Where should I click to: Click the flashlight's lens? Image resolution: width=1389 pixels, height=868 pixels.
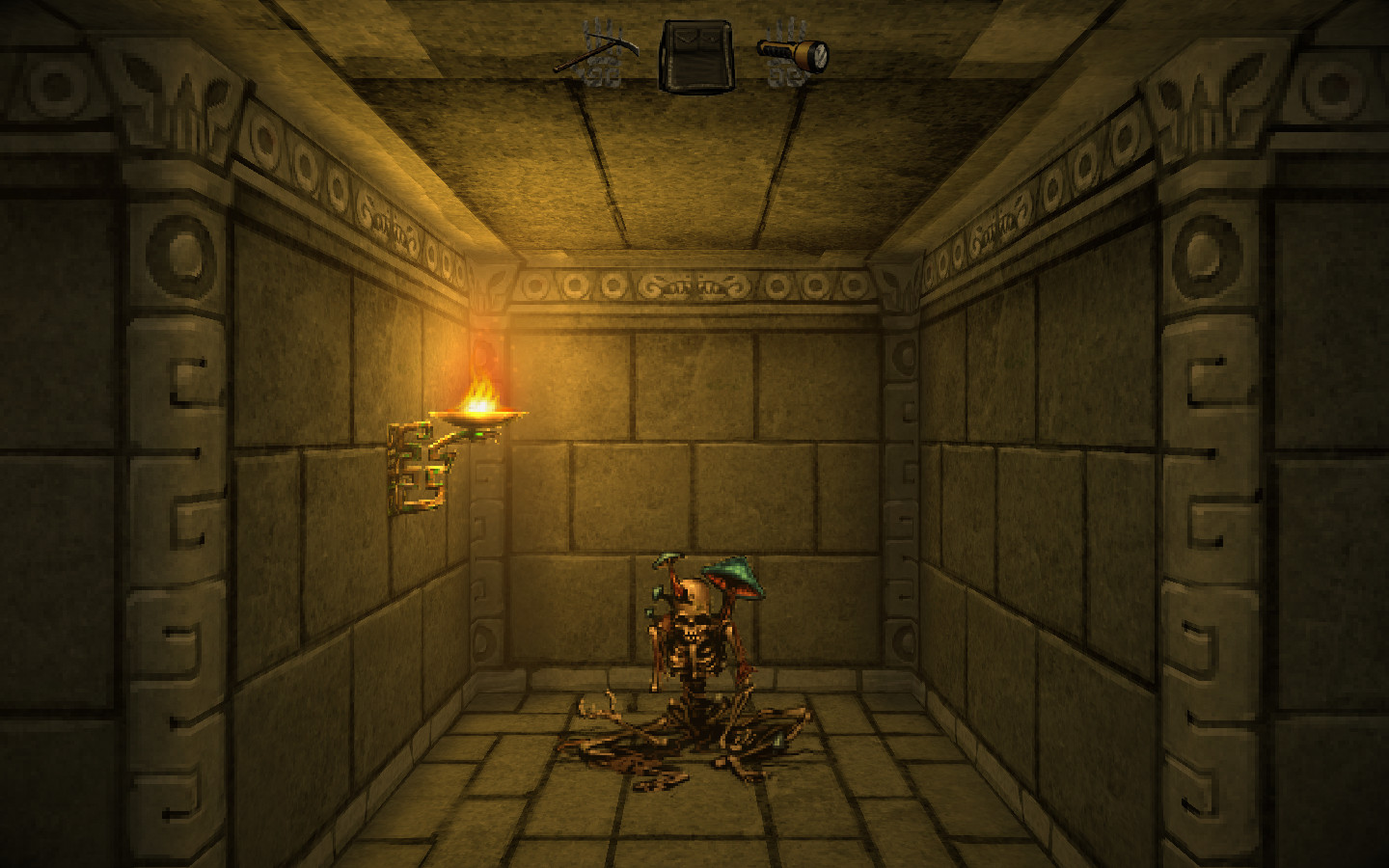coord(819,55)
